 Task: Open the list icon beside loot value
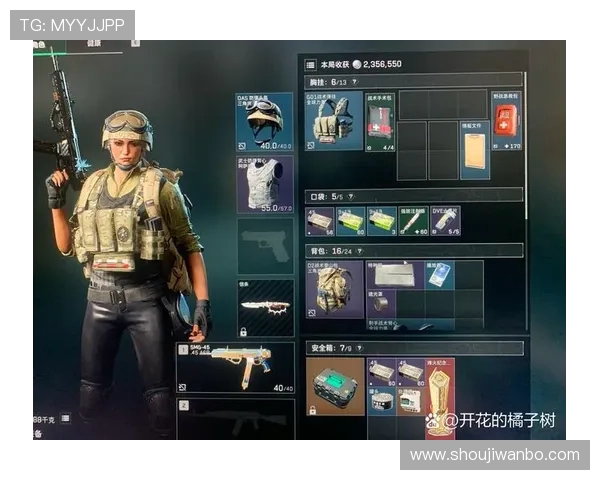tap(310, 63)
